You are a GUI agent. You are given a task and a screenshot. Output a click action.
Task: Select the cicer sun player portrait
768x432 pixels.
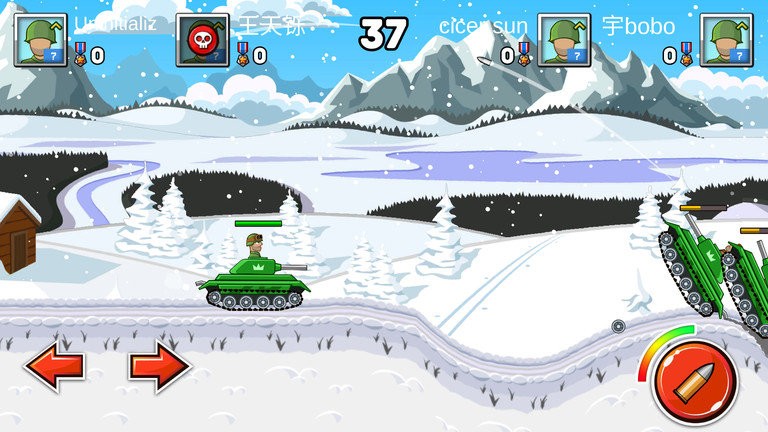tap(563, 41)
